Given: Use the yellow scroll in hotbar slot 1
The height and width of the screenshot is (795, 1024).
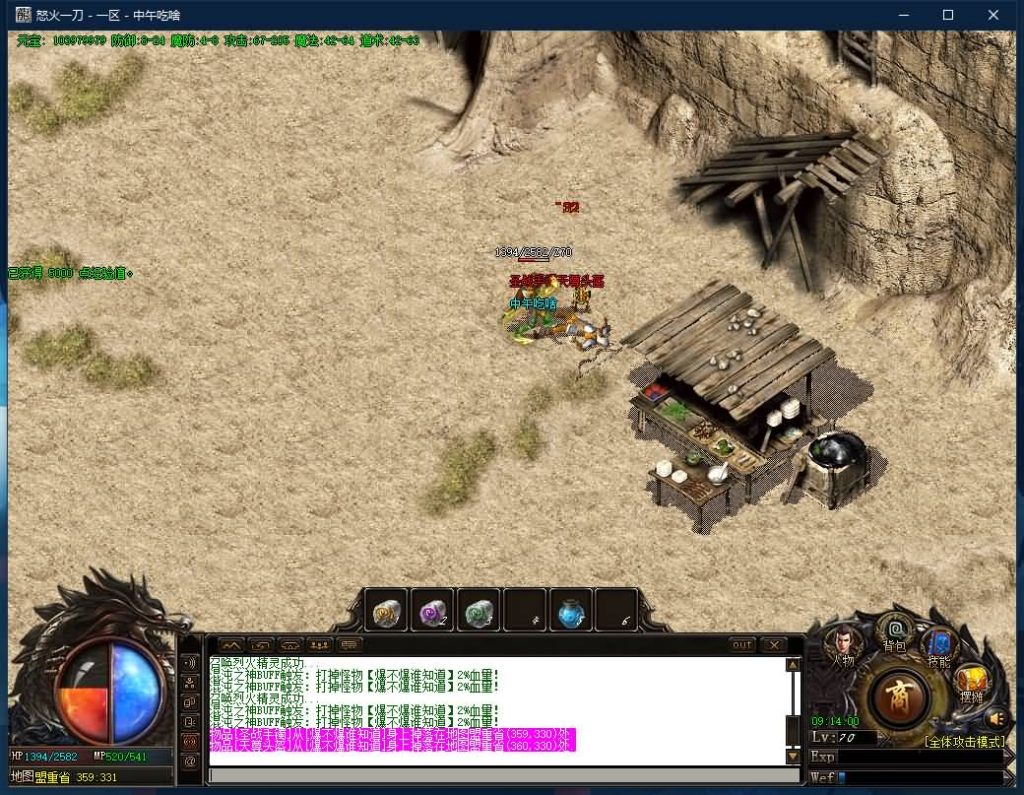Looking at the screenshot, I should (x=386, y=610).
